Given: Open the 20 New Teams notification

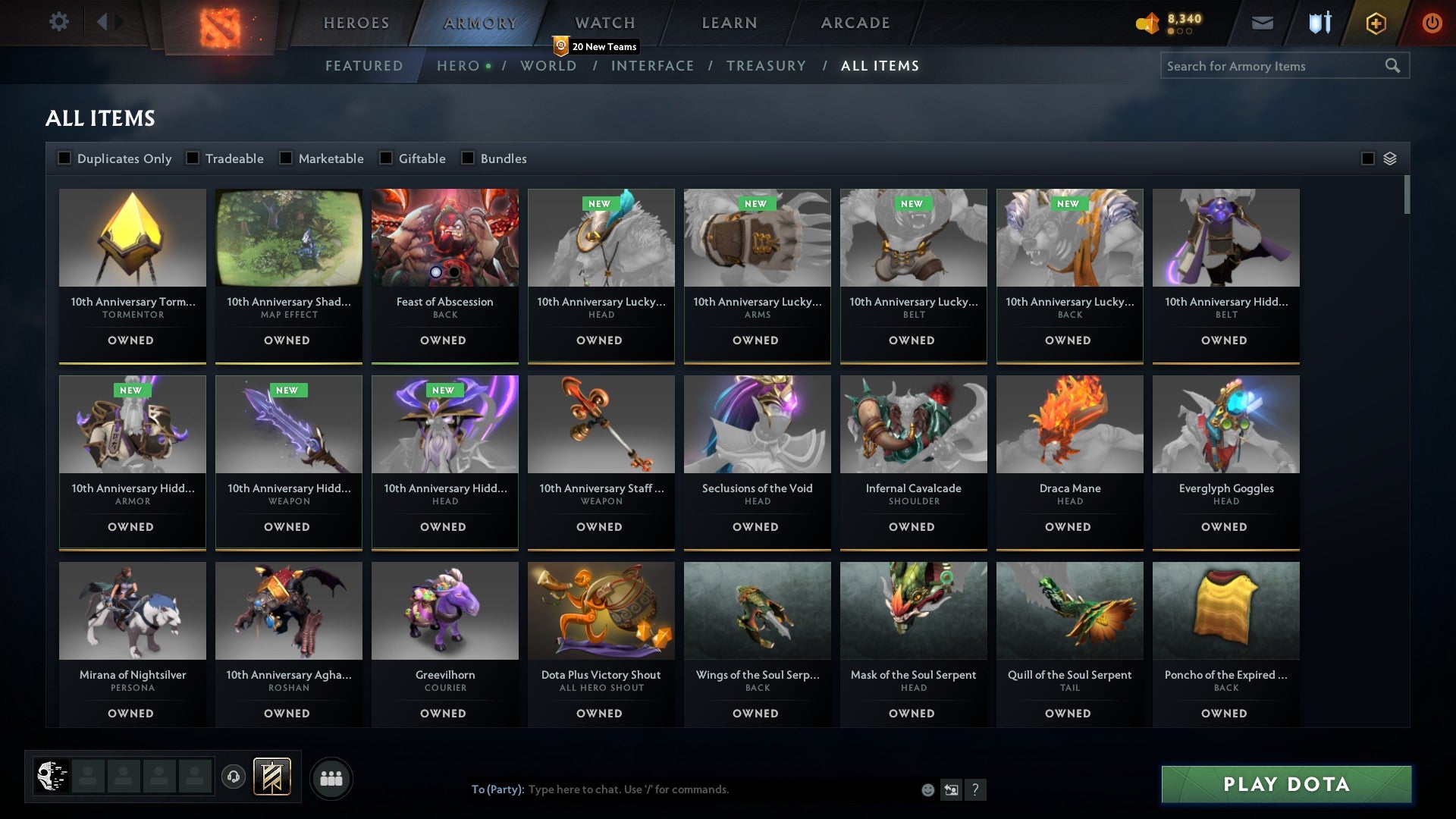Looking at the screenshot, I should [x=598, y=46].
